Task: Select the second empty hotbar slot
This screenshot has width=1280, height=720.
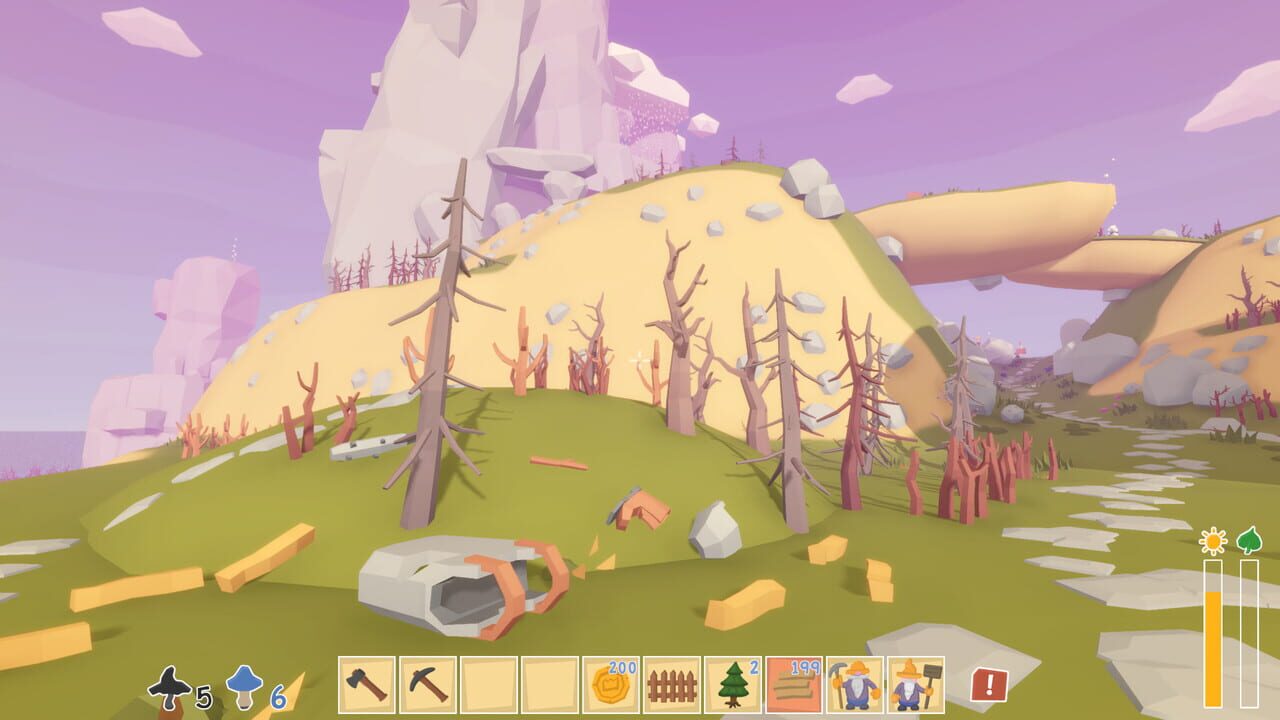Action: point(548,684)
